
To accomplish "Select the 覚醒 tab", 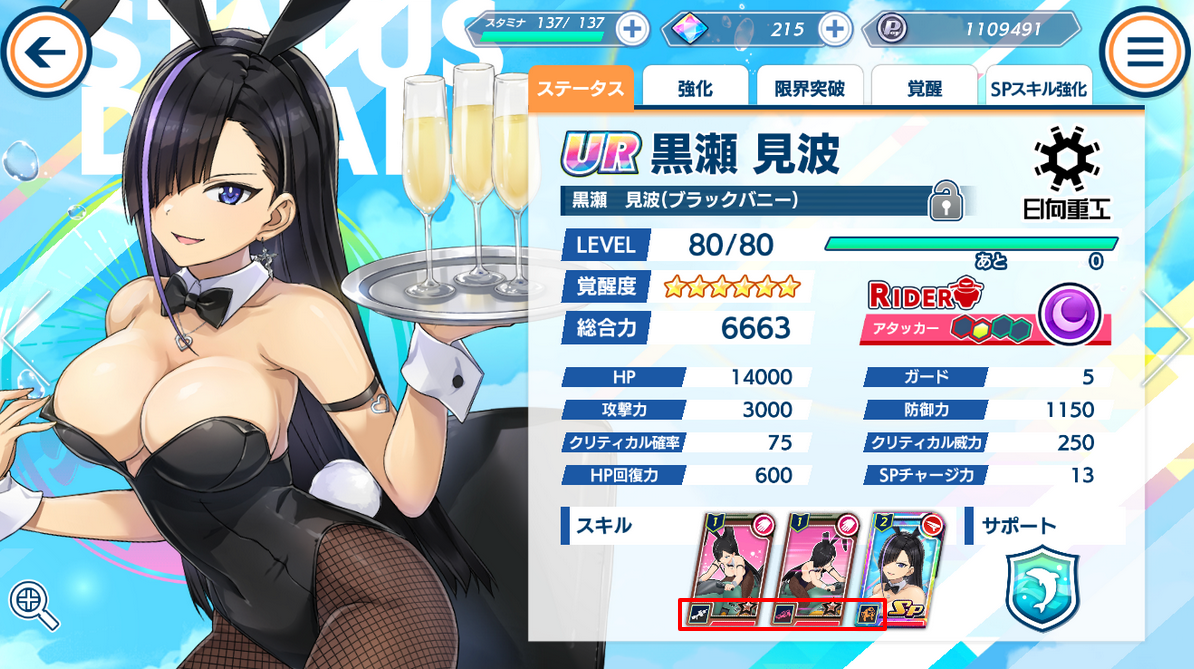I will [x=924, y=88].
